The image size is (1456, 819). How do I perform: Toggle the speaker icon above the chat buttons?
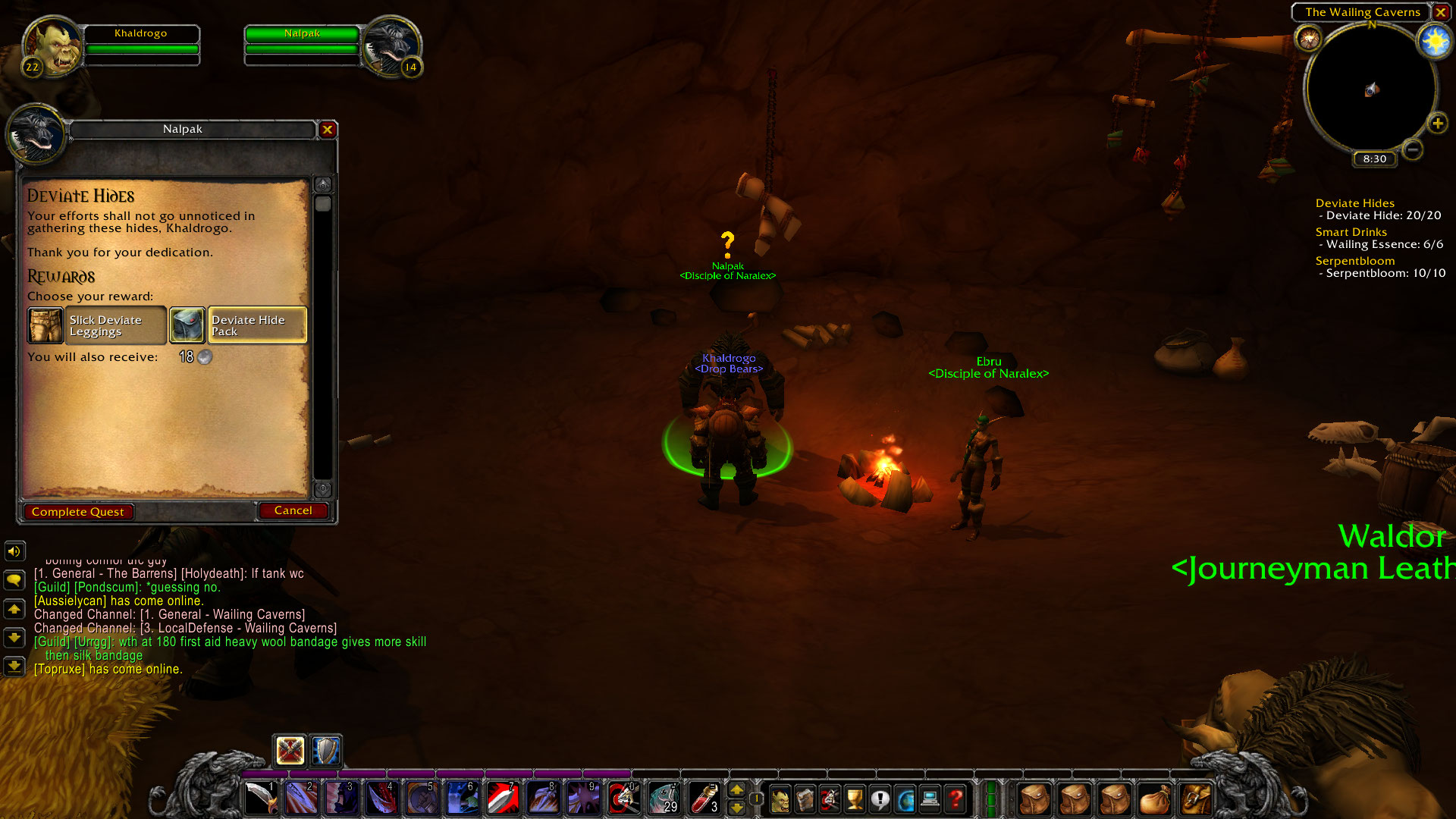coord(14,551)
